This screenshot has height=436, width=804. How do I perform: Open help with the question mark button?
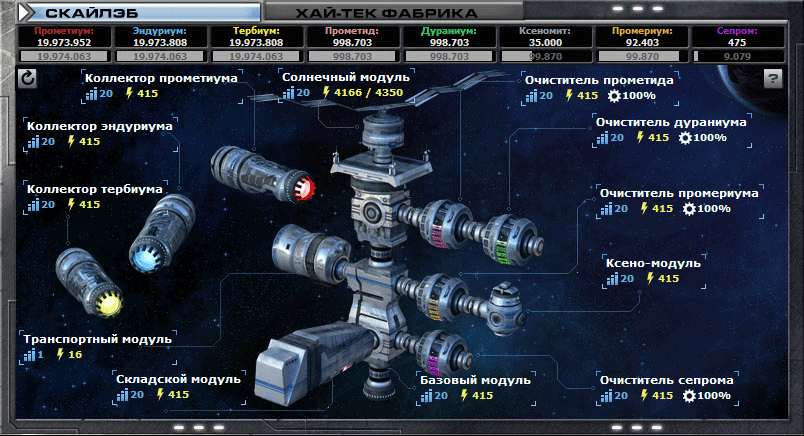773,79
